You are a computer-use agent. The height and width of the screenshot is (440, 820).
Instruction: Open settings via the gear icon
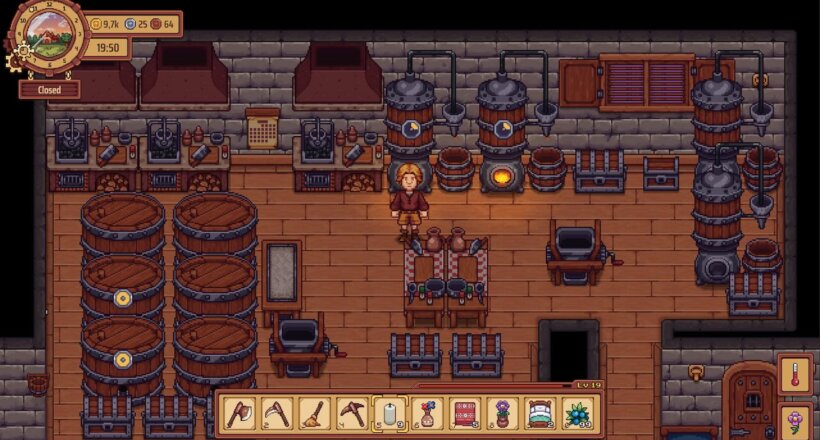tap(14, 61)
